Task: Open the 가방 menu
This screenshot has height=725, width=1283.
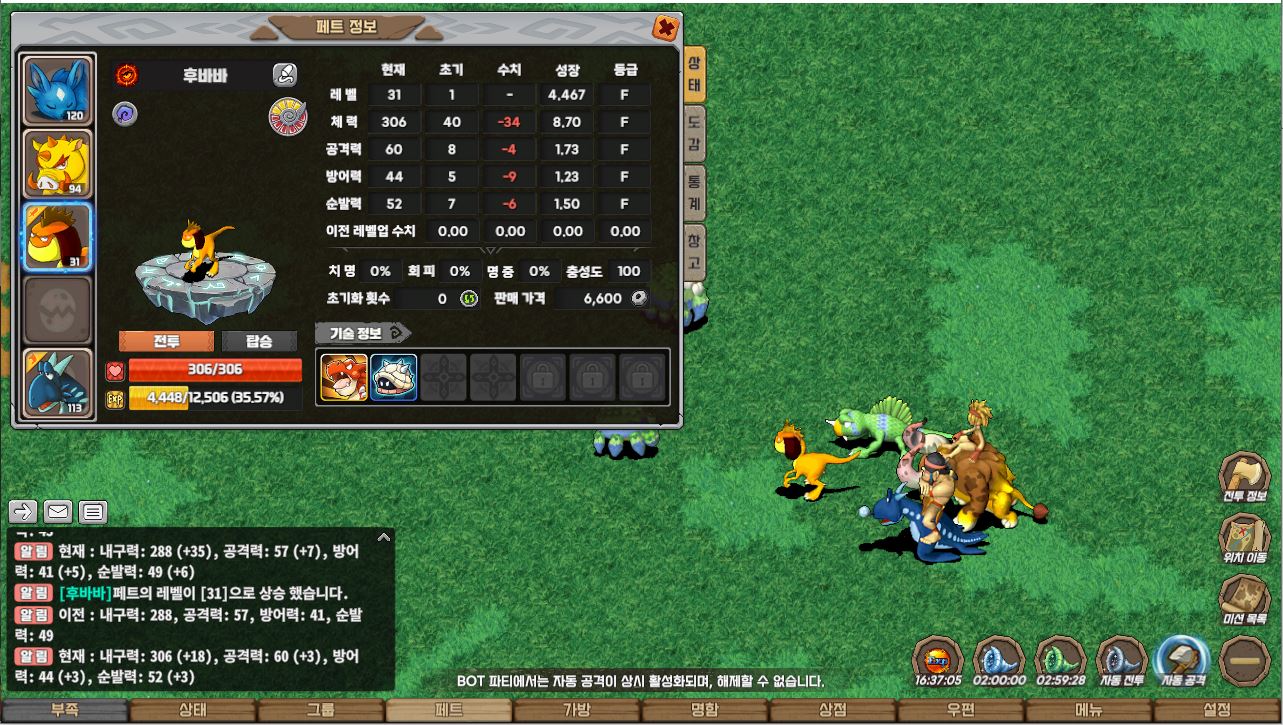Action: click(x=577, y=711)
